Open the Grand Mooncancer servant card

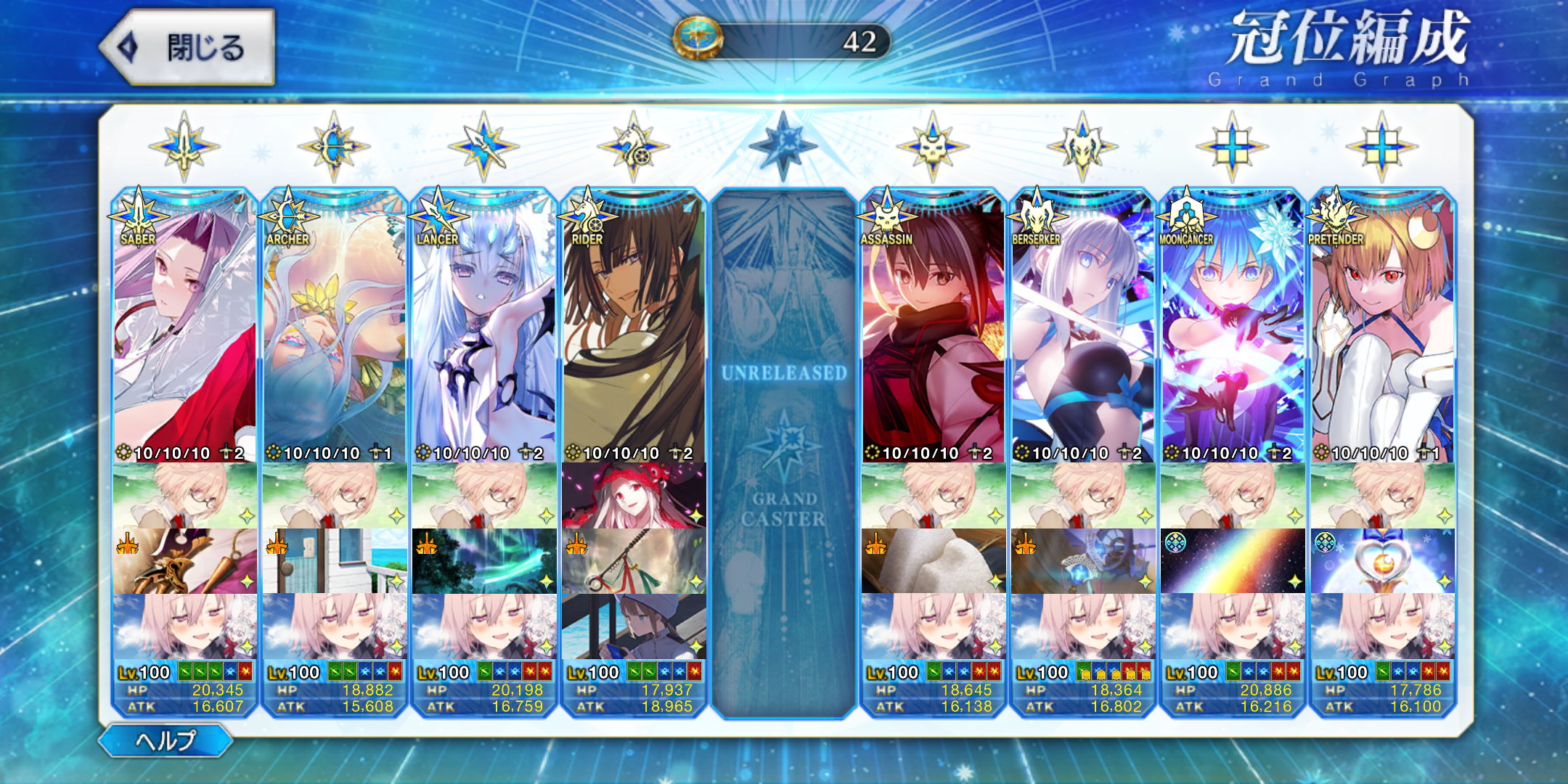click(x=1232, y=327)
